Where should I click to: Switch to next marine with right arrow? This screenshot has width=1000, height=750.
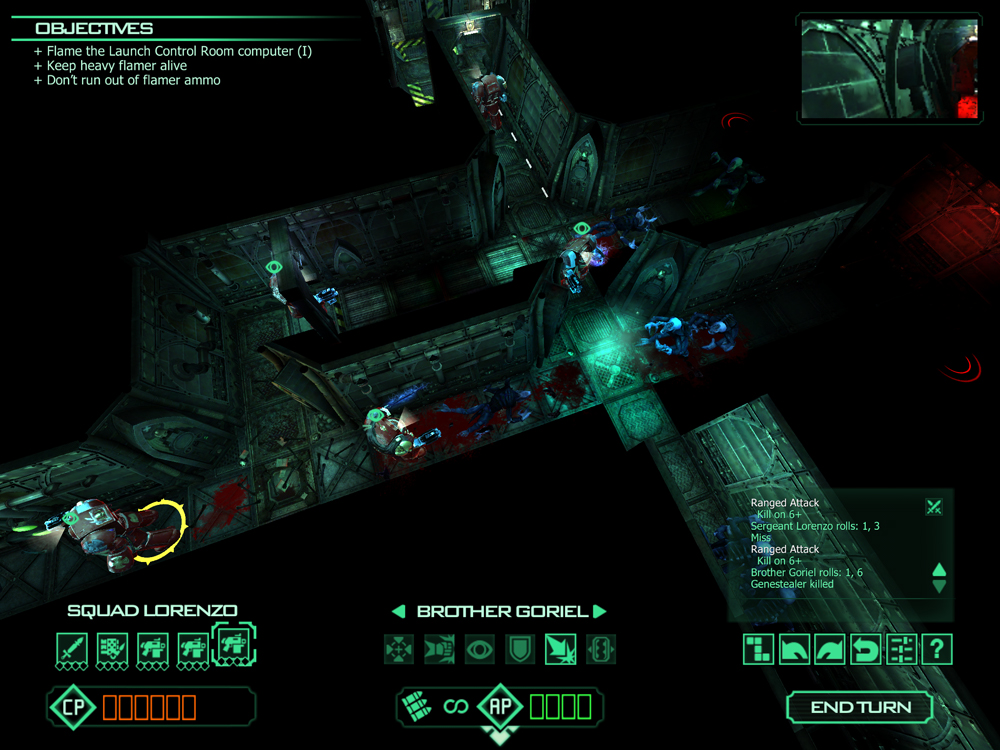(599, 612)
